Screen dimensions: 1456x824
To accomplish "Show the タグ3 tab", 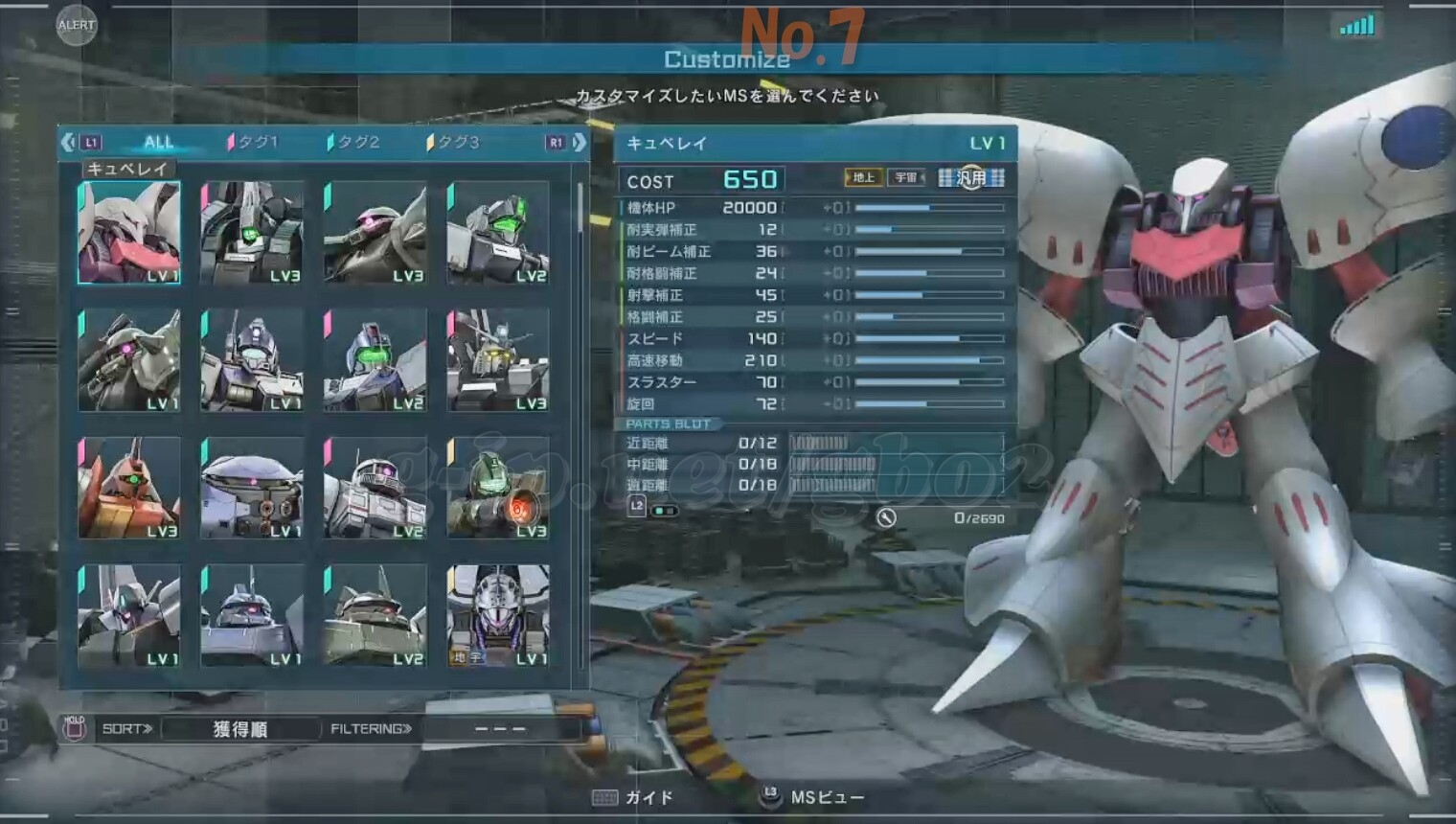I will [455, 143].
